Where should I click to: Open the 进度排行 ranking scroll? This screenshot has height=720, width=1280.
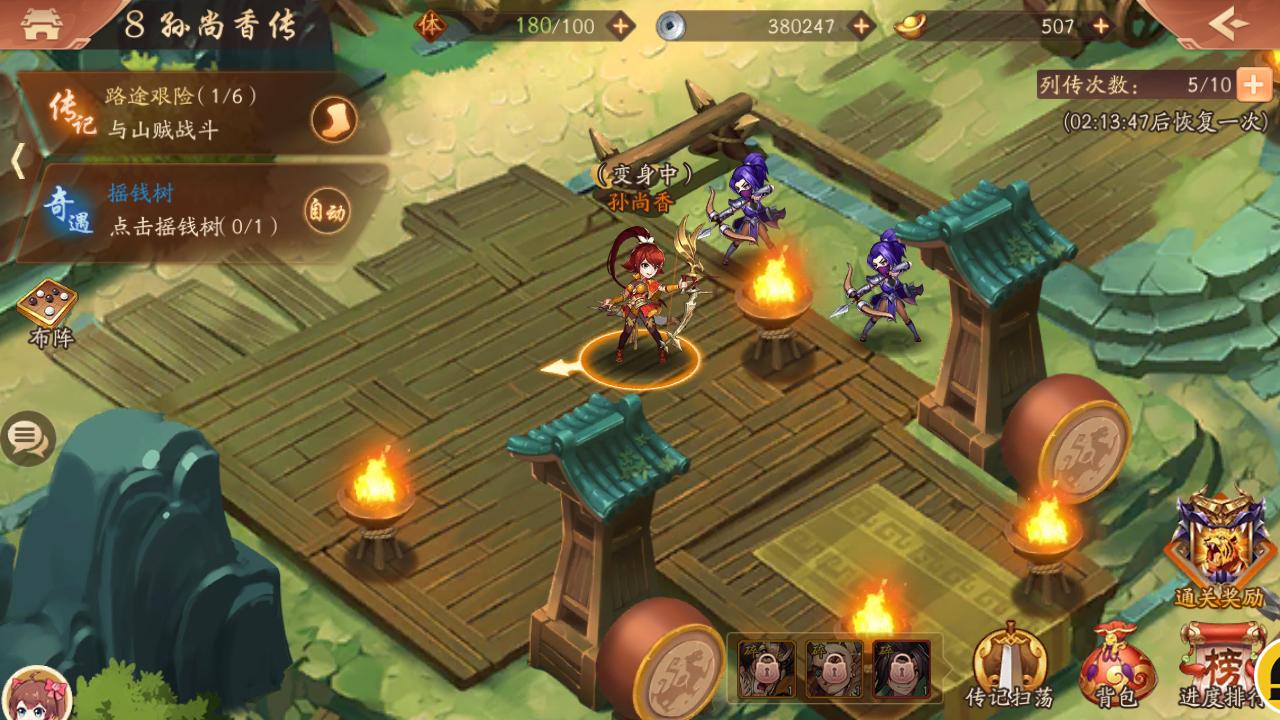[1216, 664]
